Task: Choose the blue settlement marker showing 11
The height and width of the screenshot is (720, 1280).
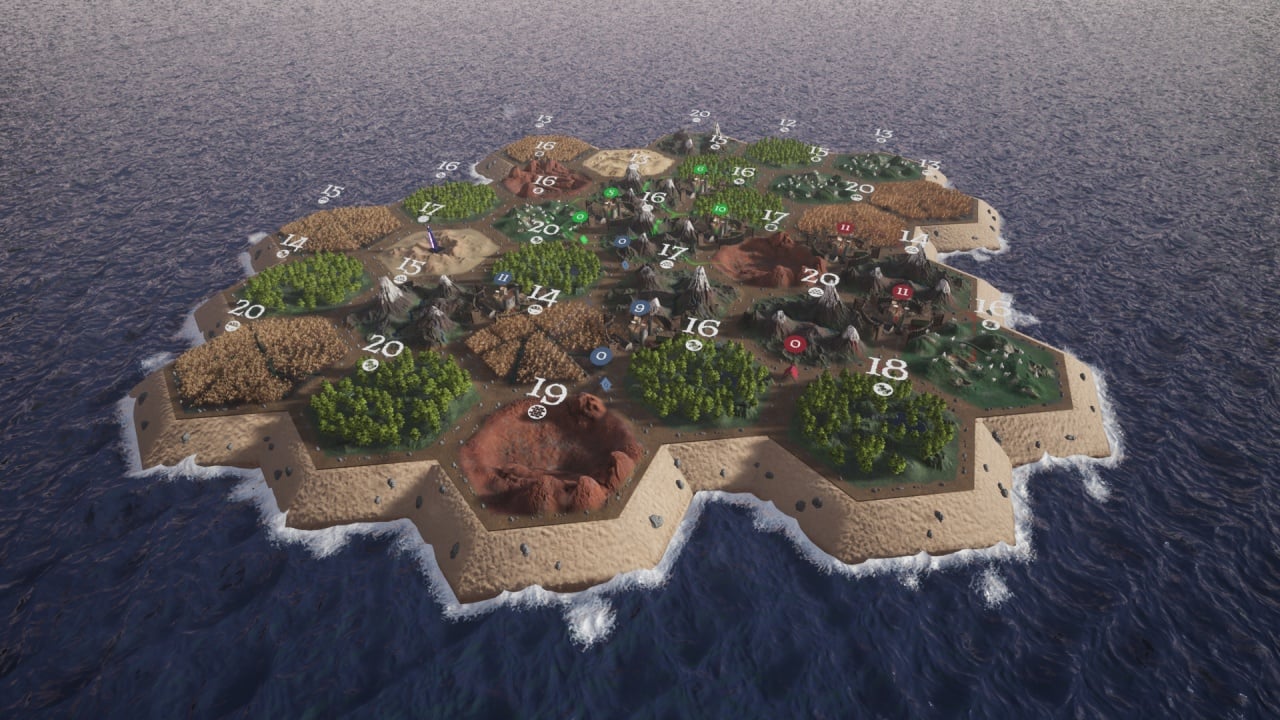Action: point(503,277)
